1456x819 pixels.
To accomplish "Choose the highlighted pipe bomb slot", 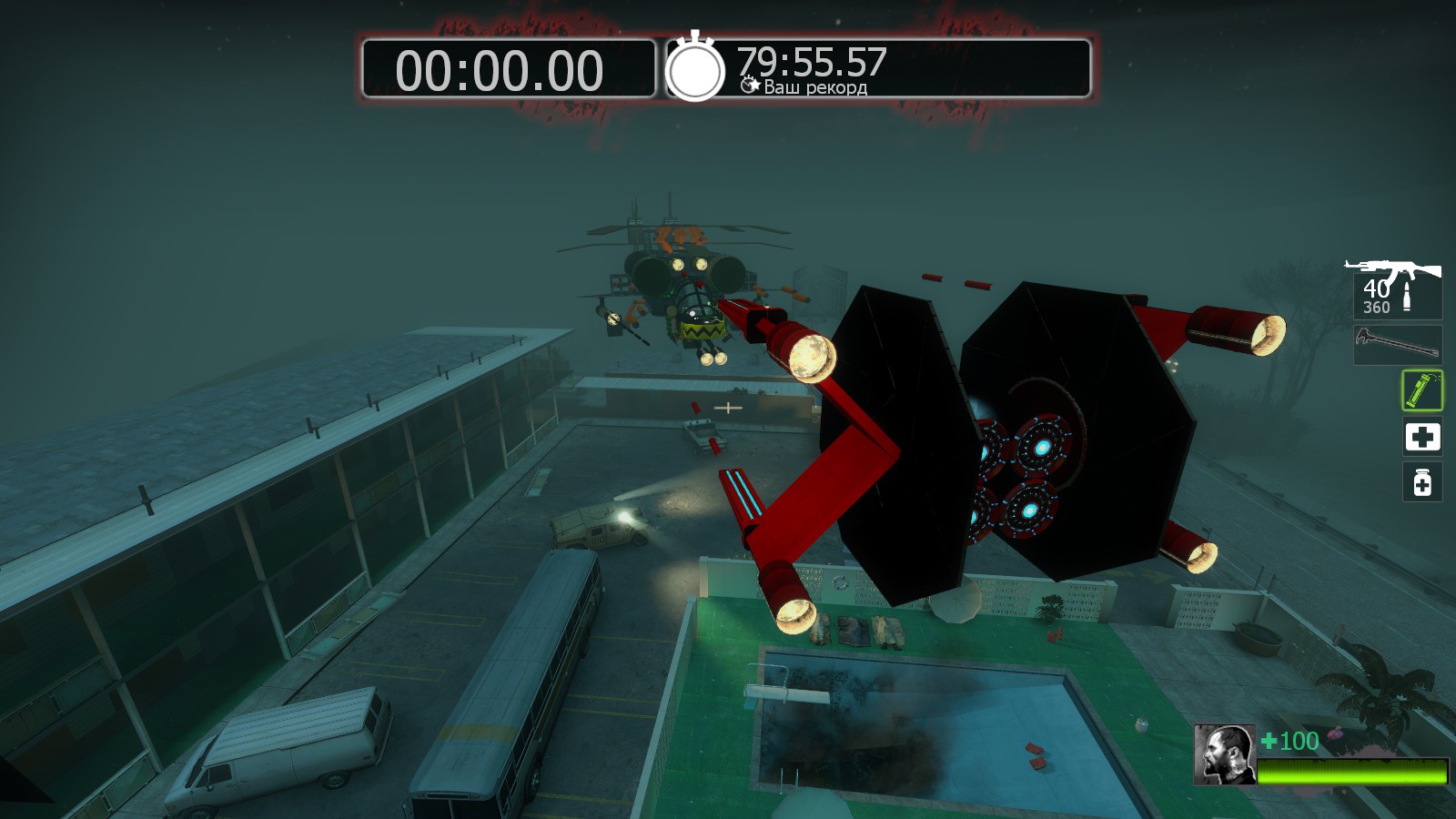I will [x=1421, y=390].
